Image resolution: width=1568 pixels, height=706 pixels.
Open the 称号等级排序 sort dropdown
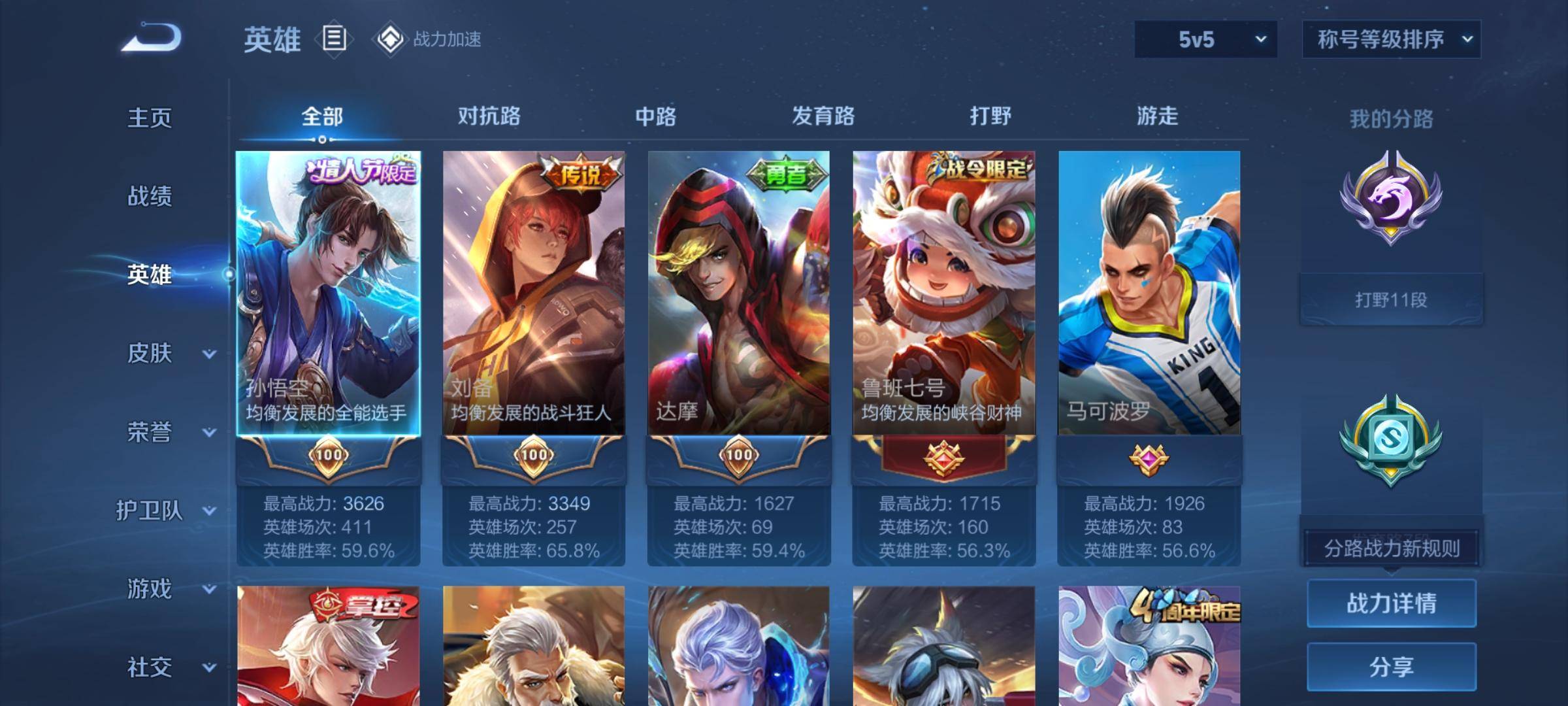[1391, 39]
